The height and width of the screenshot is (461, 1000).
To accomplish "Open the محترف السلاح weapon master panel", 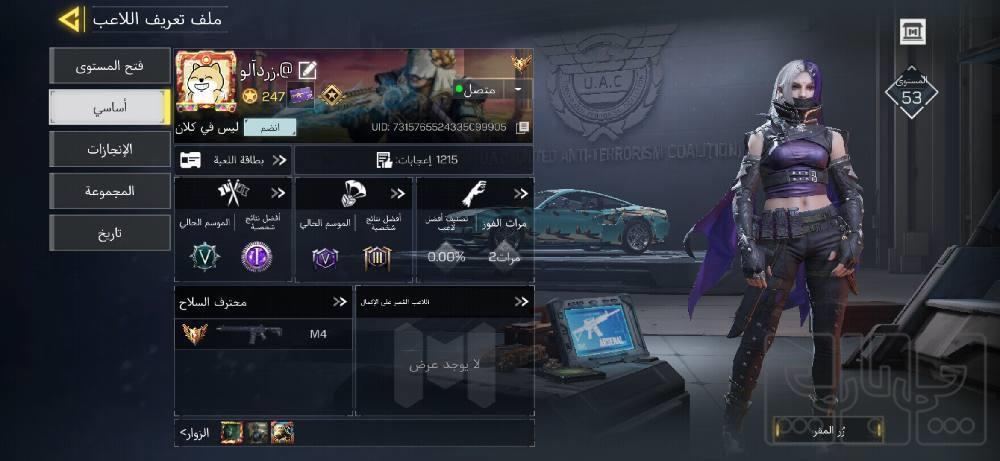I will [x=263, y=301].
